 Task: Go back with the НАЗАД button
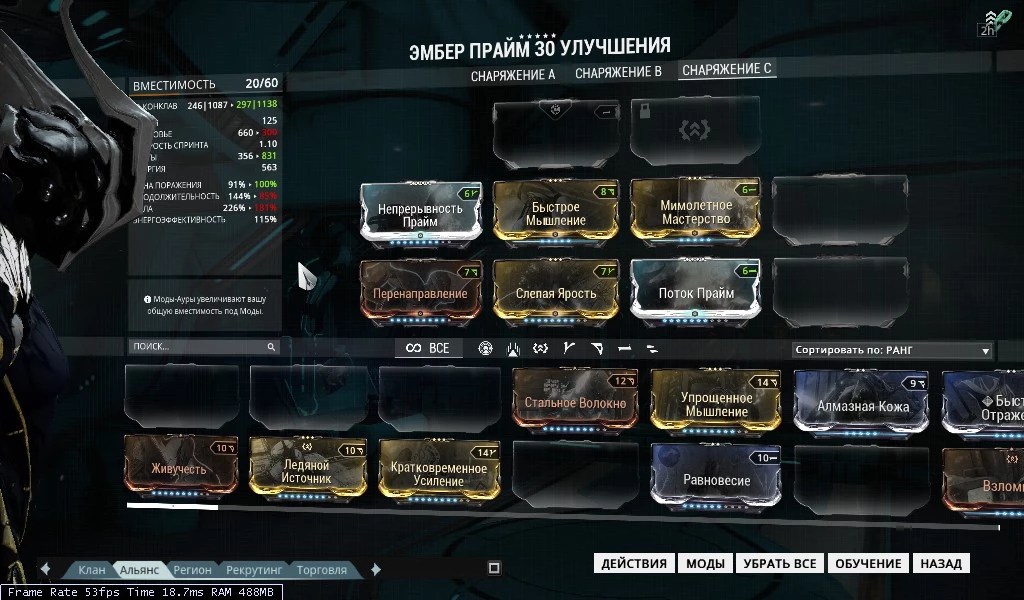click(941, 563)
